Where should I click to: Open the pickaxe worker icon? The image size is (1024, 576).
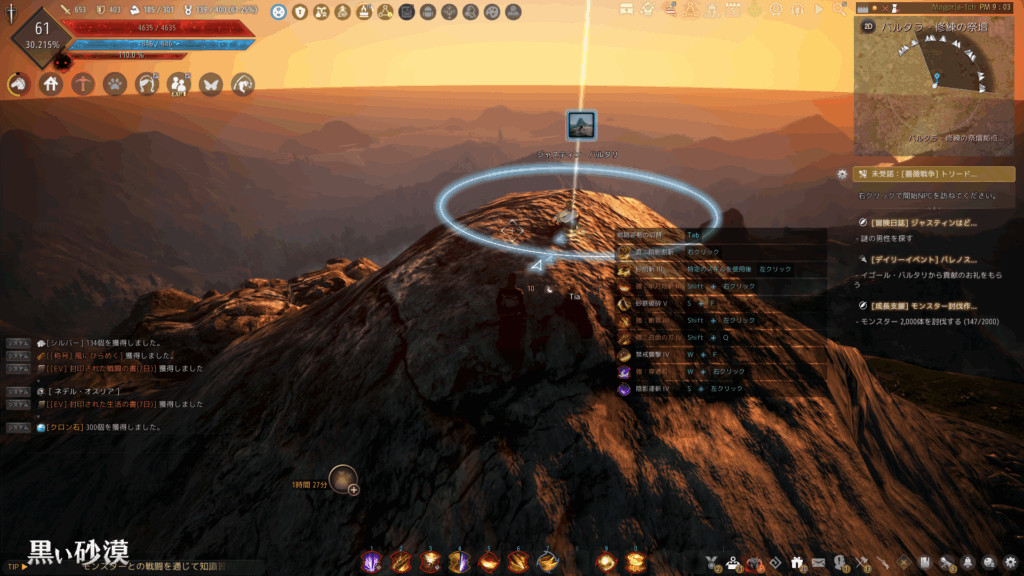[x=83, y=85]
